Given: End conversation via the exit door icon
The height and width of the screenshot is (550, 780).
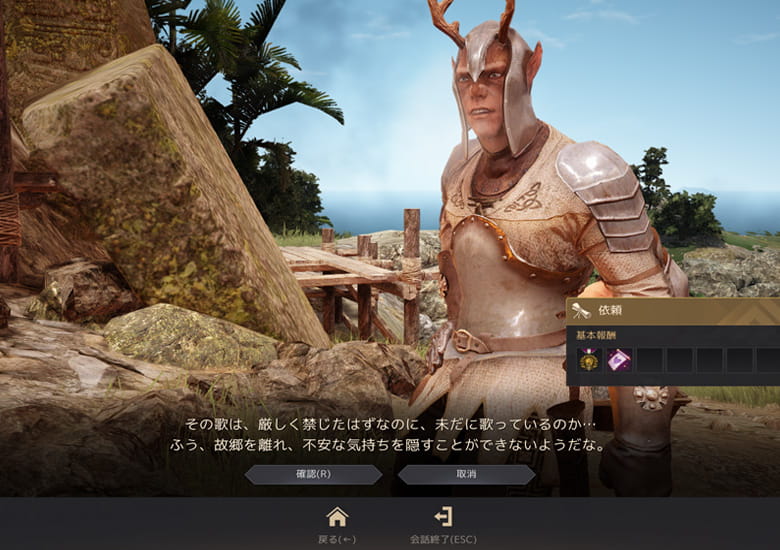Looking at the screenshot, I should point(443,517).
